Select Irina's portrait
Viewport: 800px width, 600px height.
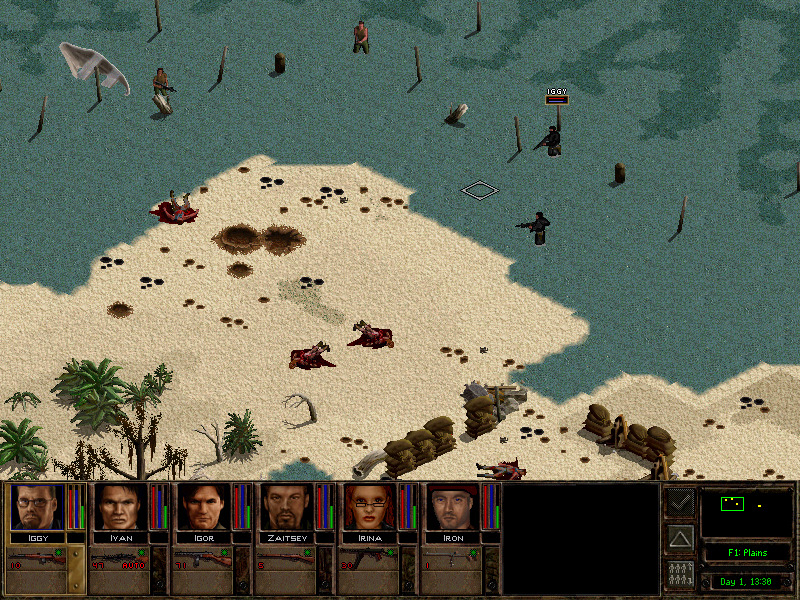[x=368, y=507]
